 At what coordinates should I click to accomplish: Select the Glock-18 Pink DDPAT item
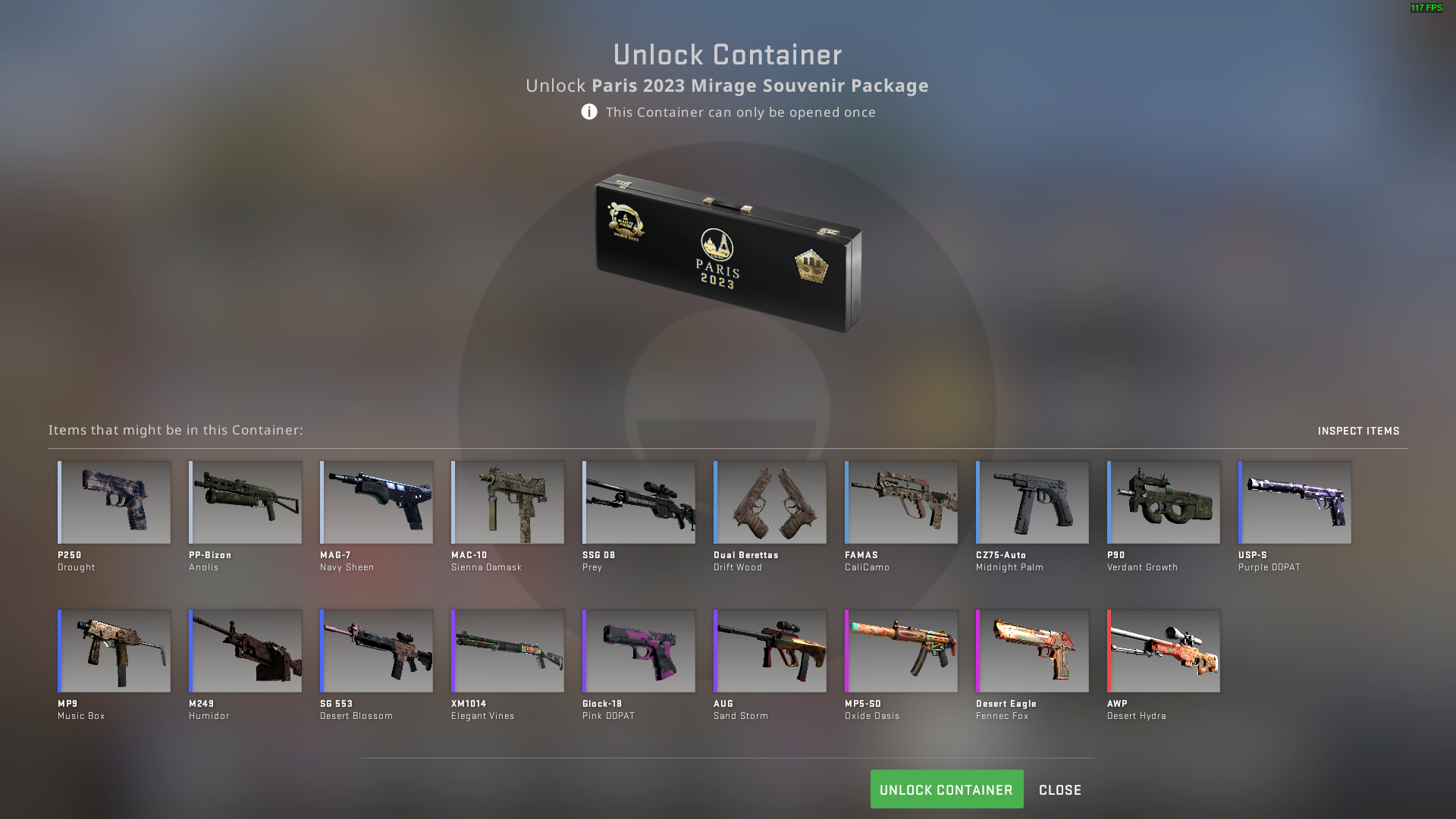pos(638,651)
